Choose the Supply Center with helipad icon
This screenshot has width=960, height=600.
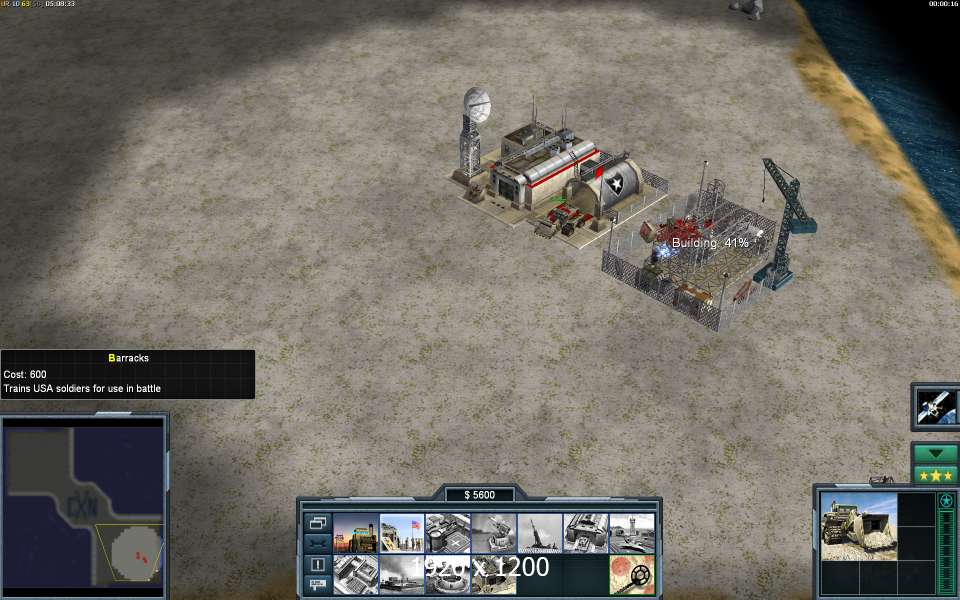point(448,533)
